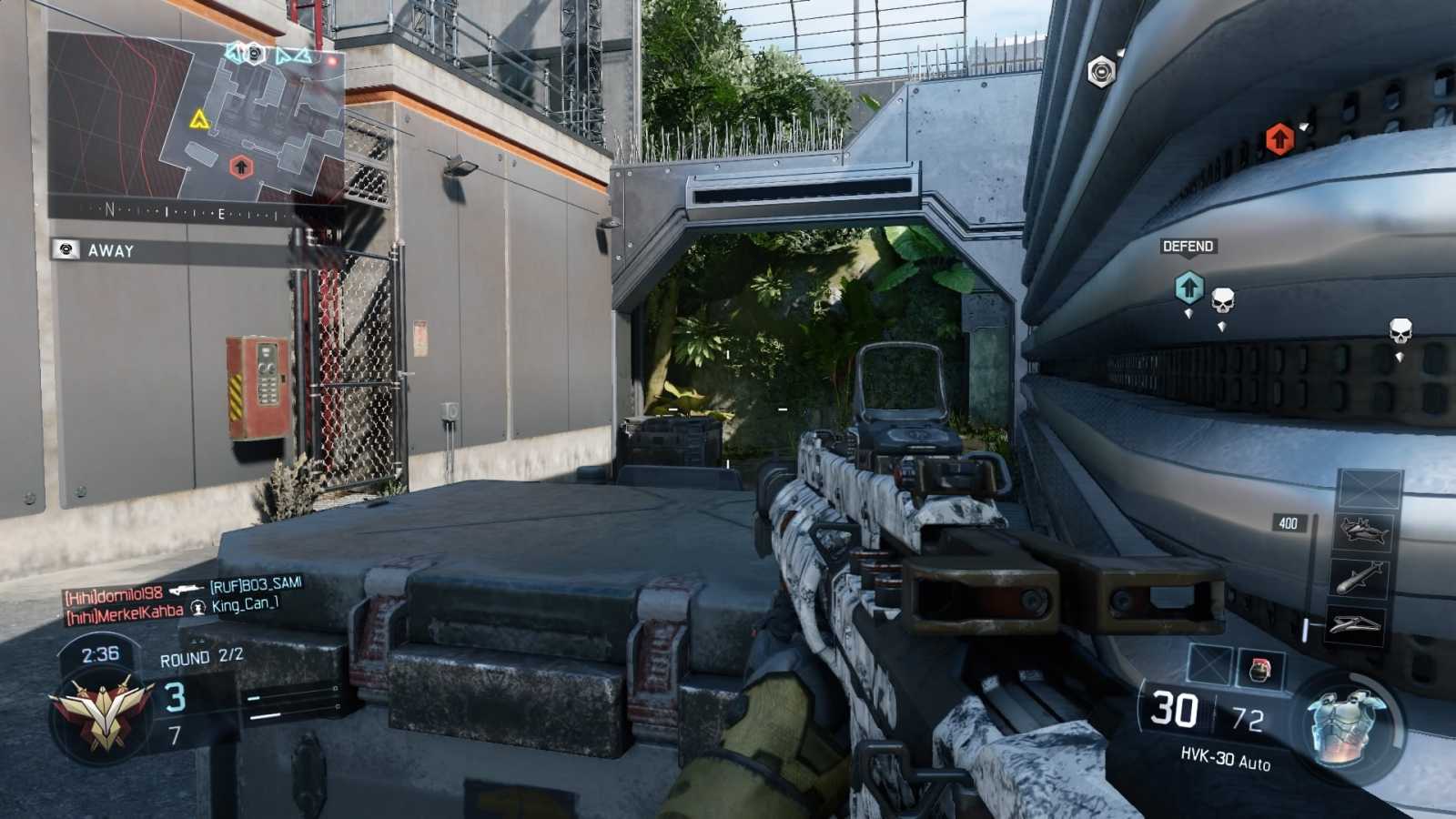Click the teal DEFEND objective arrow

pos(1188,288)
